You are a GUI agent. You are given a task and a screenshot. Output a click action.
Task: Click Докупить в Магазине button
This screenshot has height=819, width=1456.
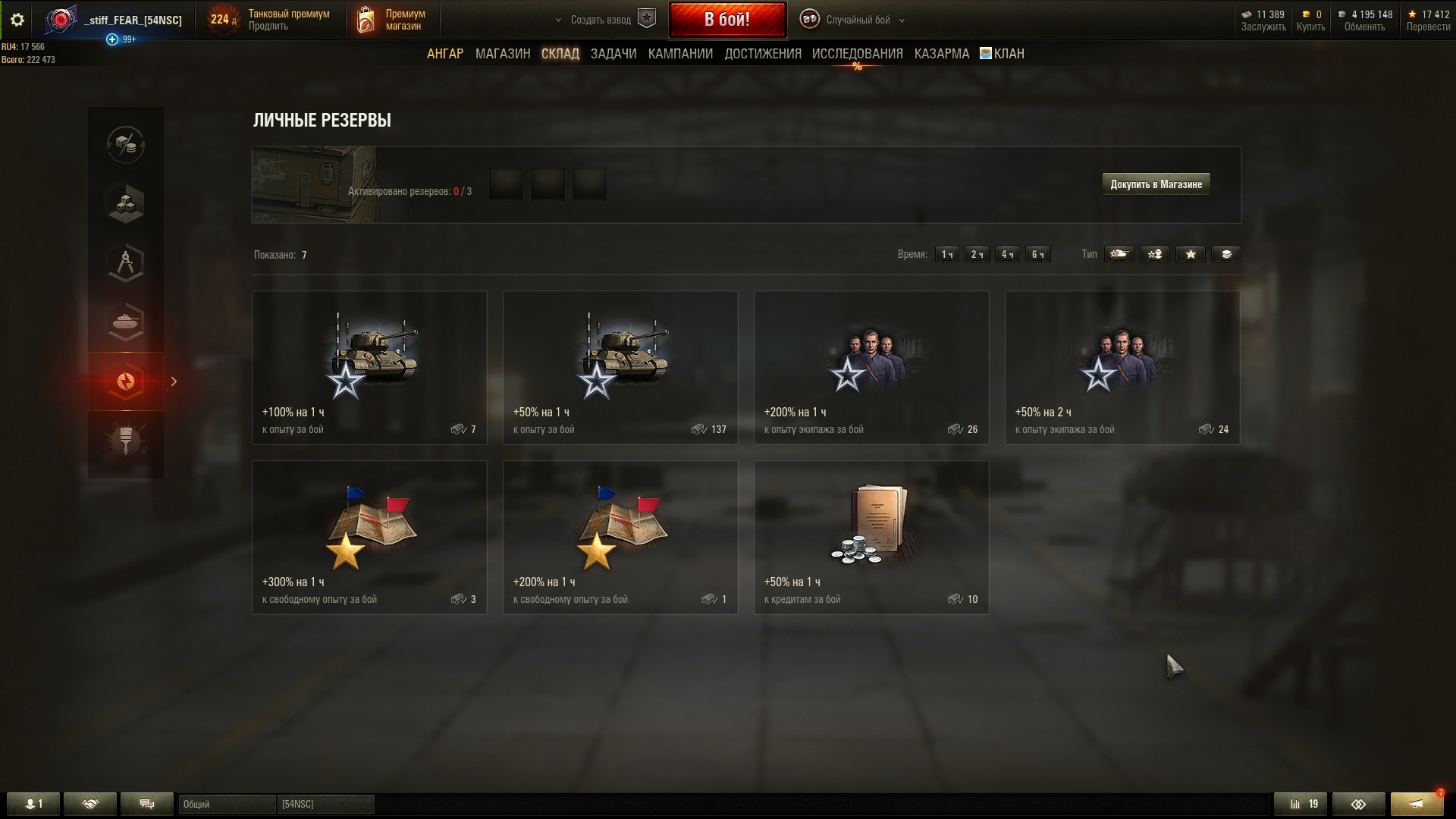(1156, 184)
